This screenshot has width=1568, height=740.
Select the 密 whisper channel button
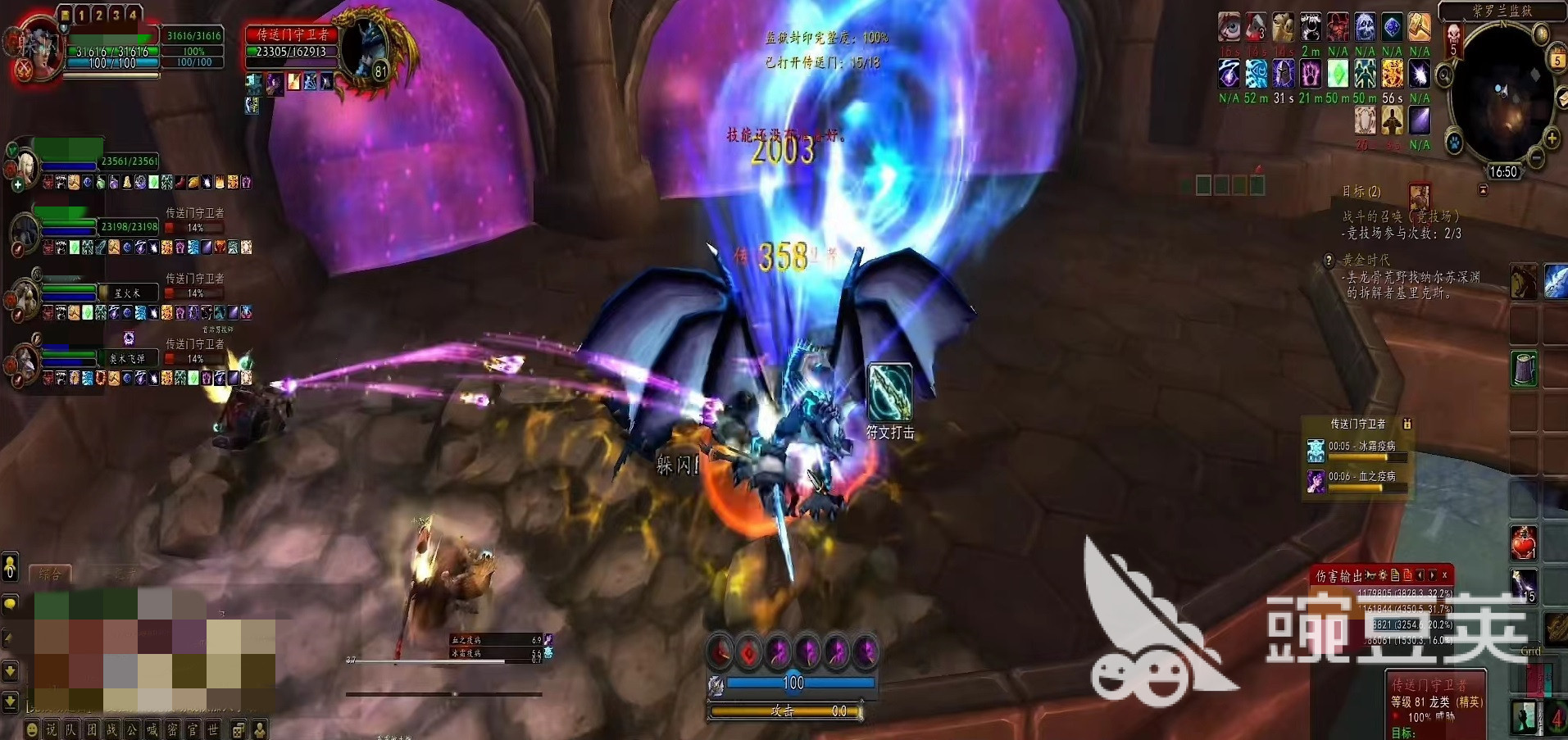pyautogui.click(x=172, y=729)
